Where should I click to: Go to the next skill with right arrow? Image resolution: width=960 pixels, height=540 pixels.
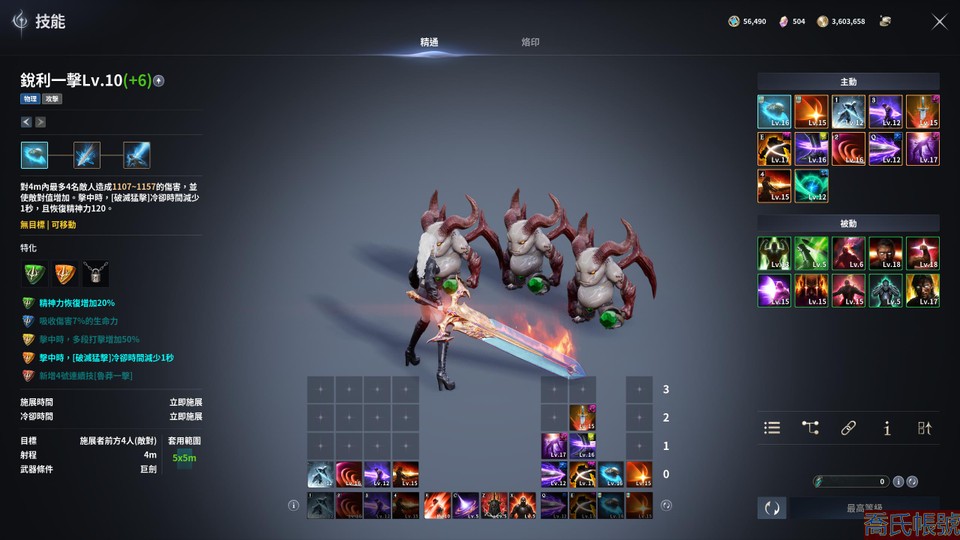(x=40, y=122)
